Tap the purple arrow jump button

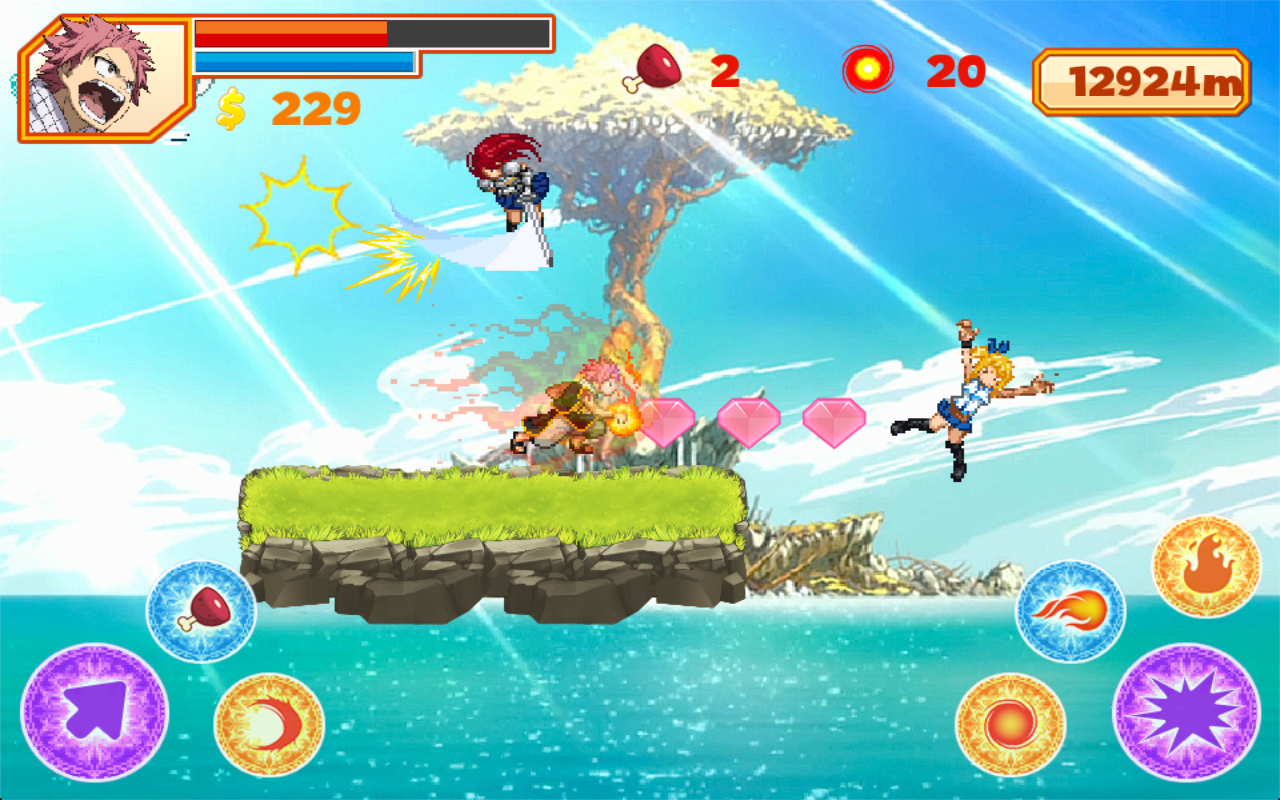(x=95, y=712)
